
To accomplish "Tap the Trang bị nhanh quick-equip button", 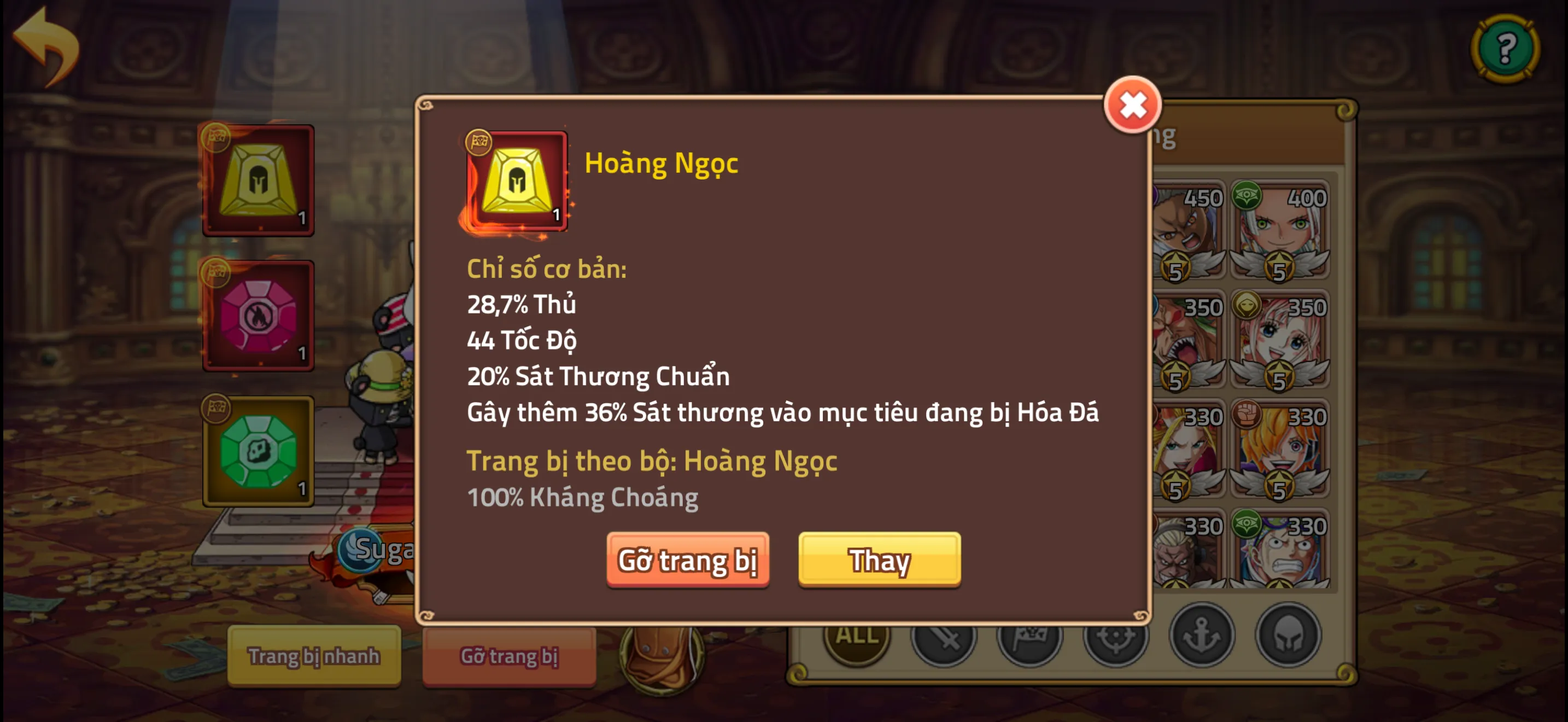I will pyautogui.click(x=313, y=656).
